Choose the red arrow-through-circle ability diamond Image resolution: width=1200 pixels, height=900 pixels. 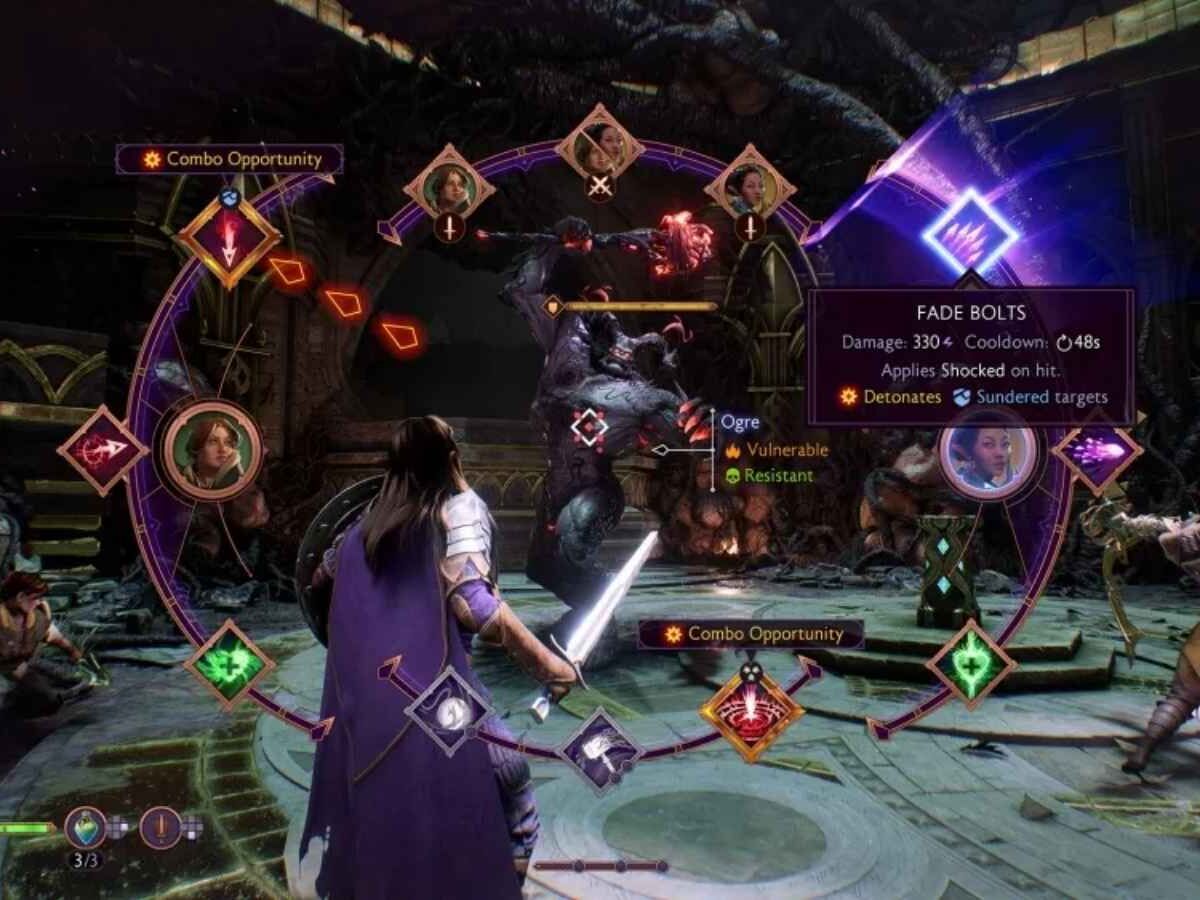(x=103, y=450)
